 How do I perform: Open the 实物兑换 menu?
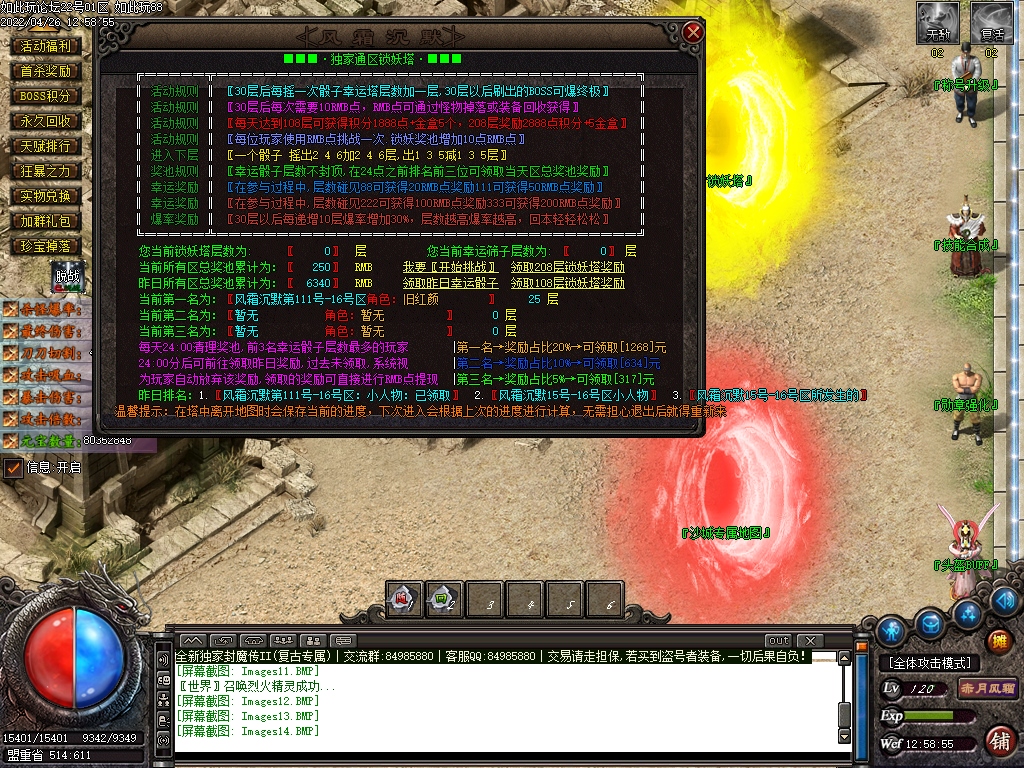(46, 196)
